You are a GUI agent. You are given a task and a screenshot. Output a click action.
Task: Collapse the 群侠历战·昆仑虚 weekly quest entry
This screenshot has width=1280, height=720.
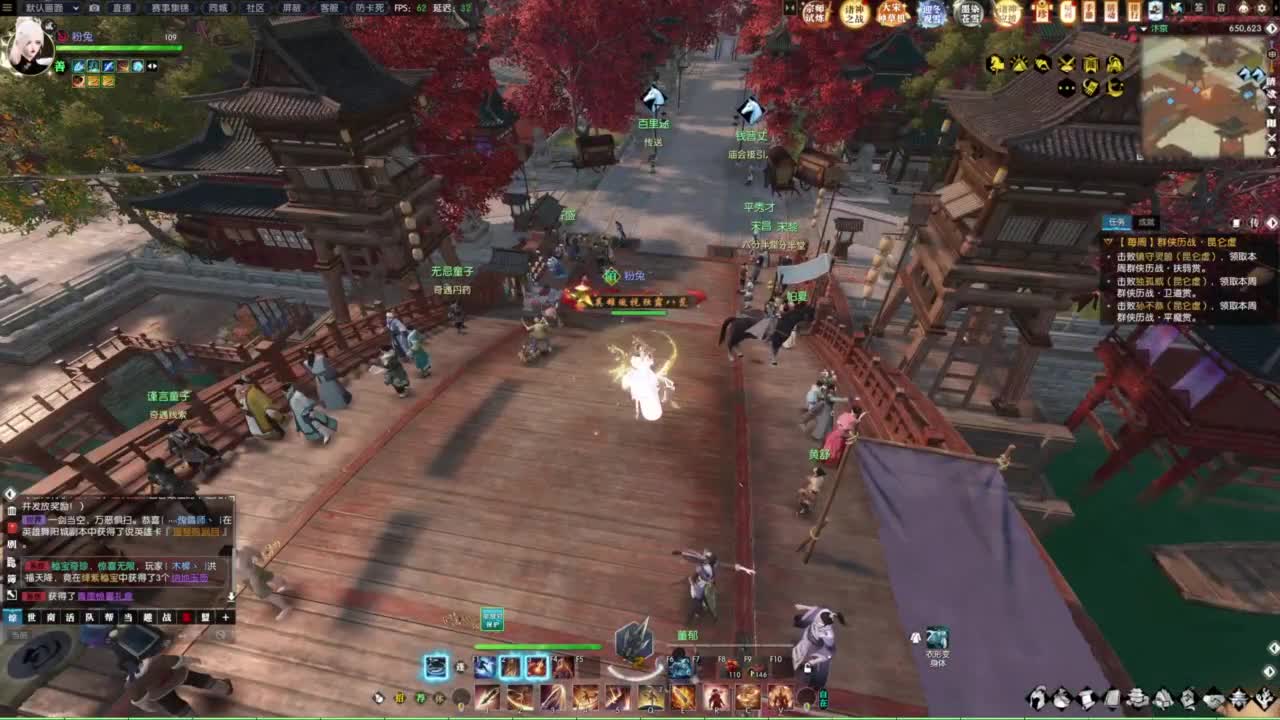(x=1107, y=242)
